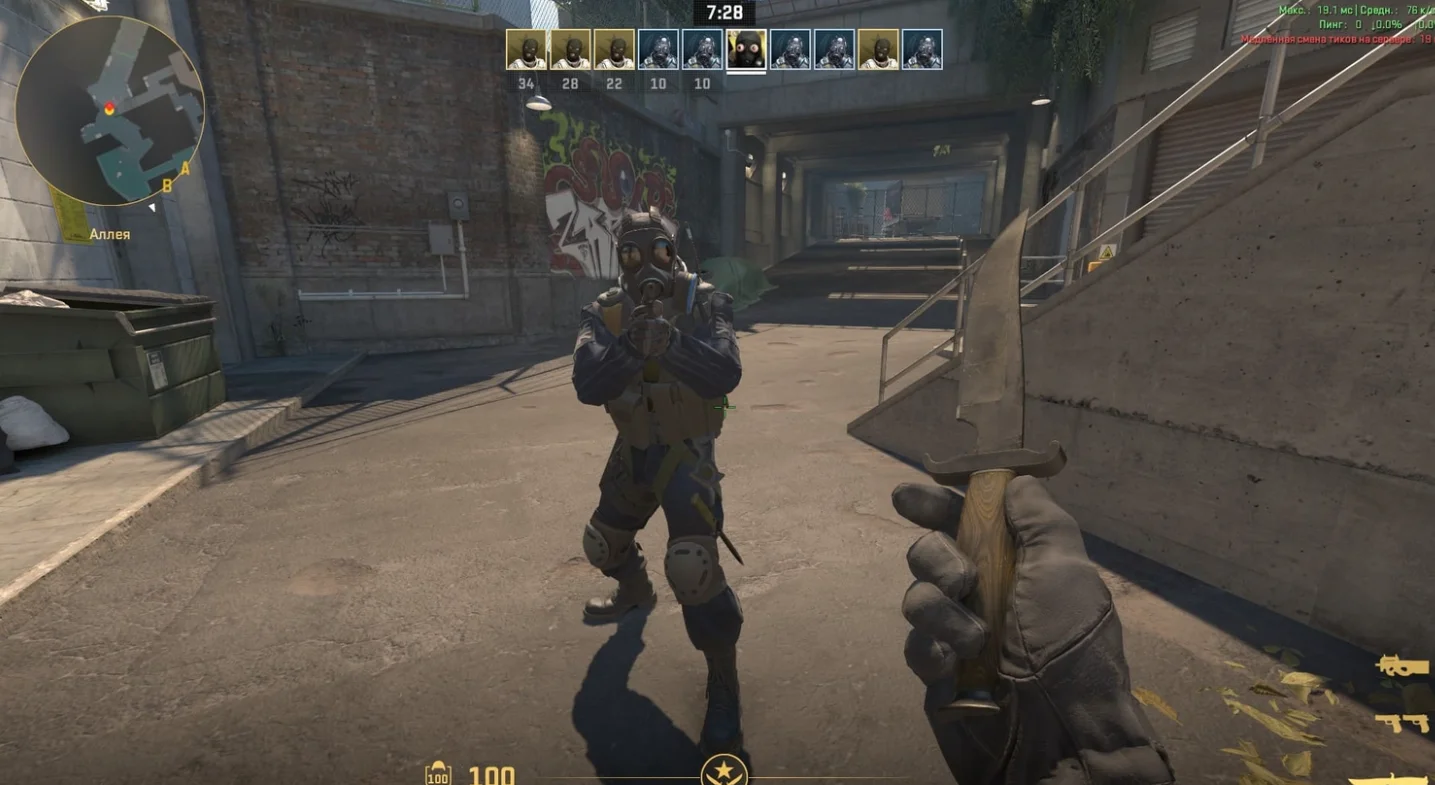Select the player avatar with score 34
Screen dimensions: 1435x785
[x=526, y=50]
